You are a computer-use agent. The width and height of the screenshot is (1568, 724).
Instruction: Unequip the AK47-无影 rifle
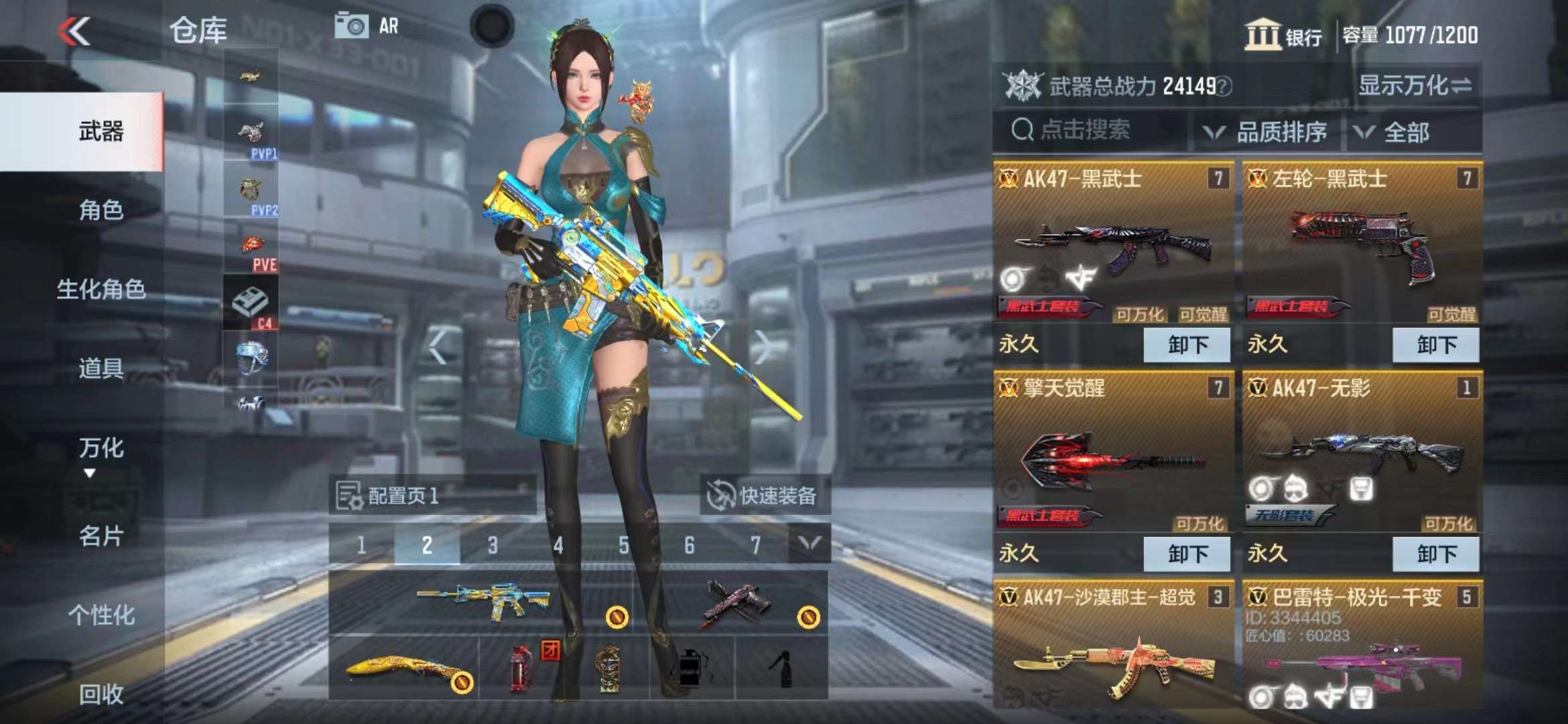pyautogui.click(x=1435, y=554)
